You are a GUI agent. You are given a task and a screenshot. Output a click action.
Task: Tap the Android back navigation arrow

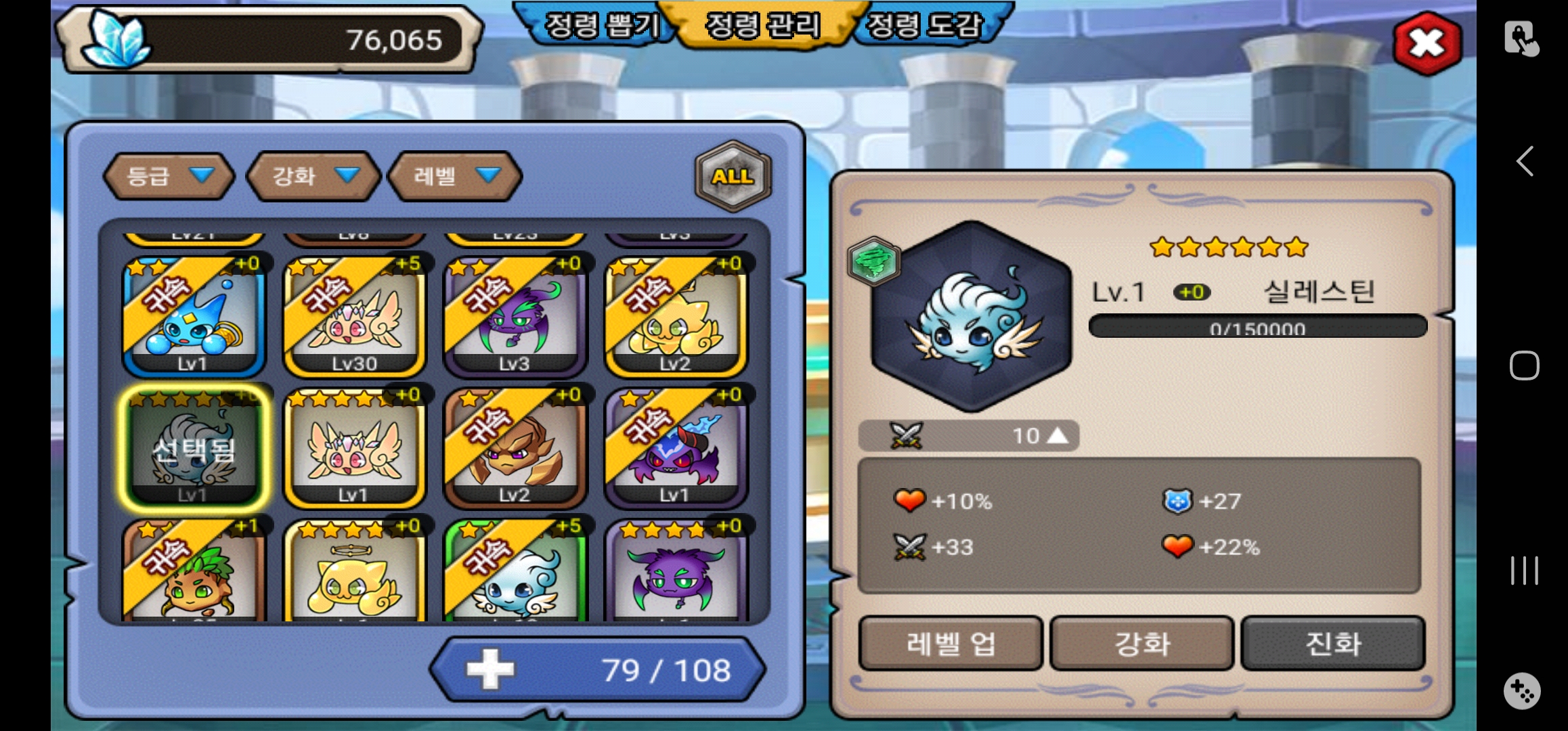pos(1524,161)
